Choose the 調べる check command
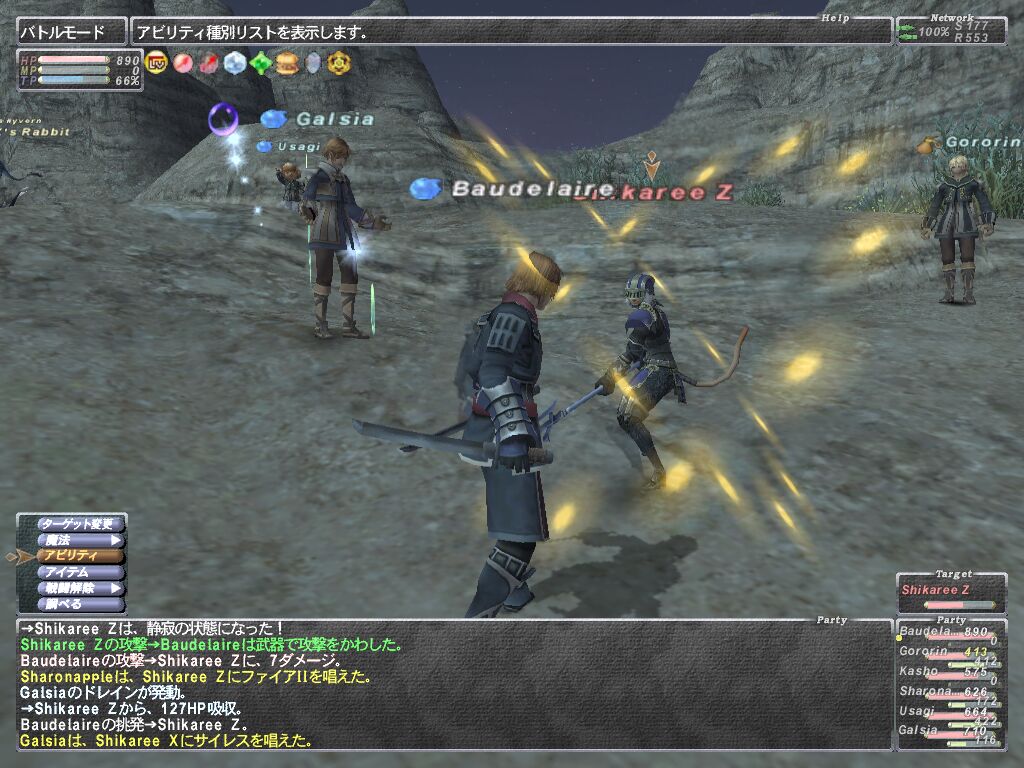Viewport: 1024px width, 768px height. (x=80, y=604)
